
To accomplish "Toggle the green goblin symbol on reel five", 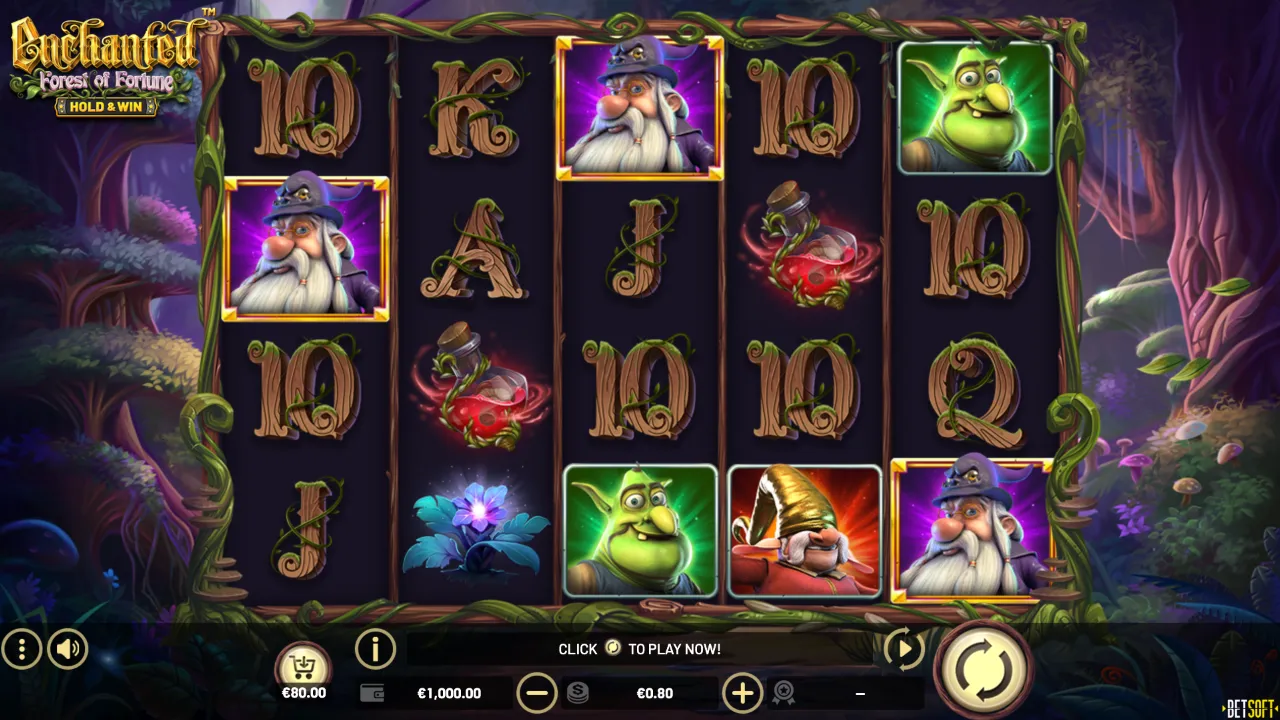I will click(975, 107).
